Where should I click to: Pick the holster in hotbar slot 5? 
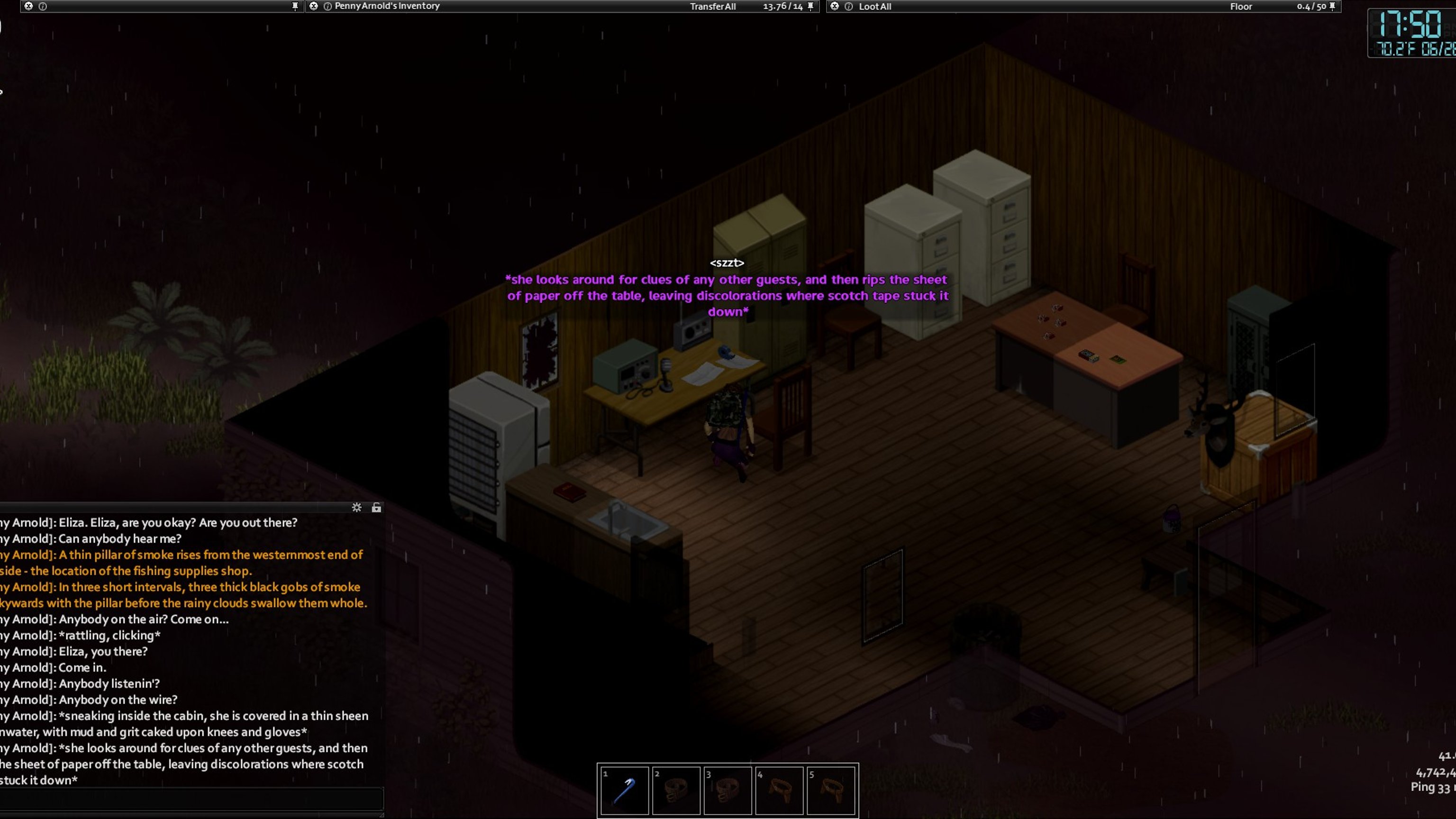(x=831, y=790)
